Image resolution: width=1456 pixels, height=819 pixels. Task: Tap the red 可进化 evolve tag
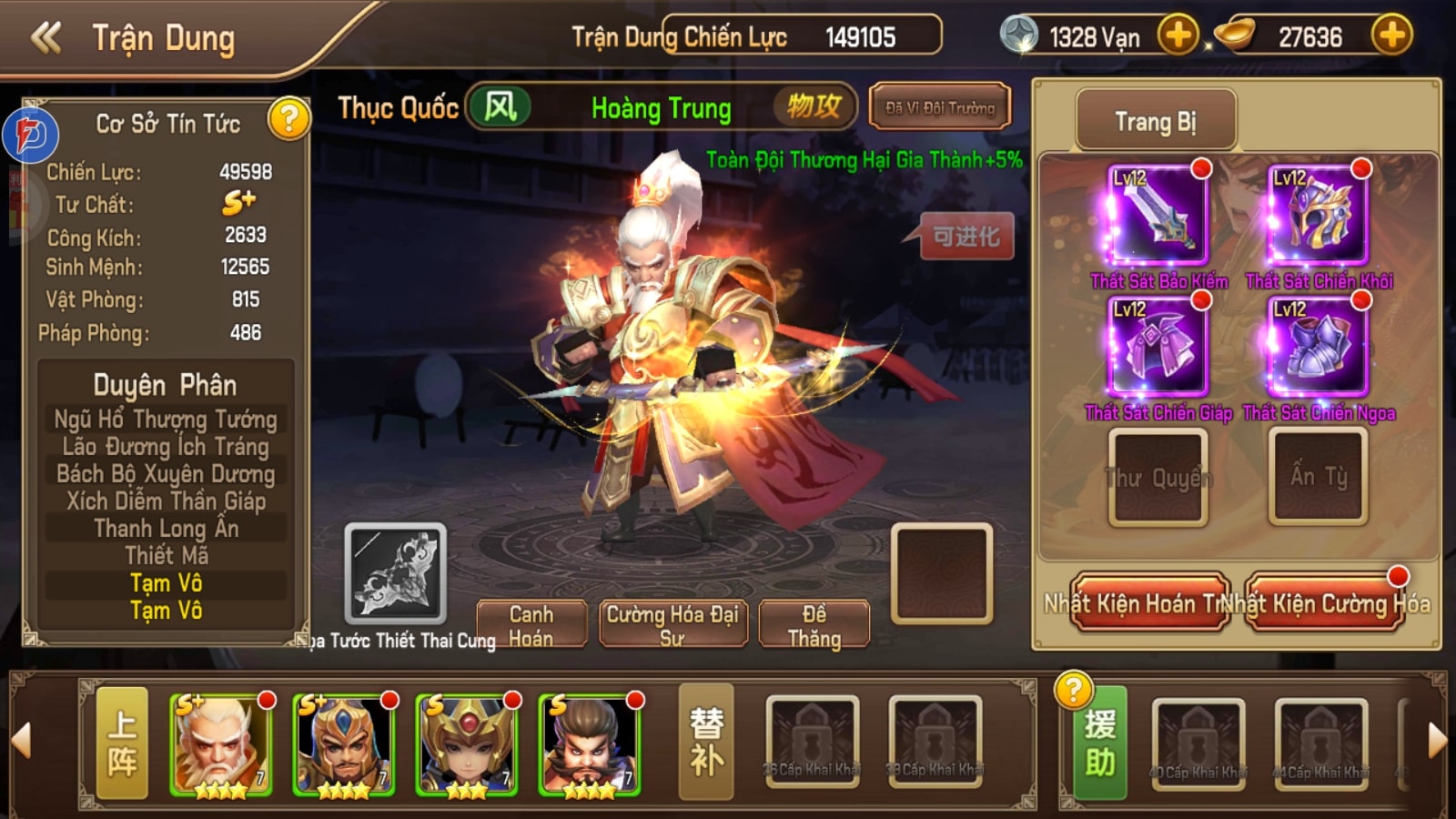point(966,238)
